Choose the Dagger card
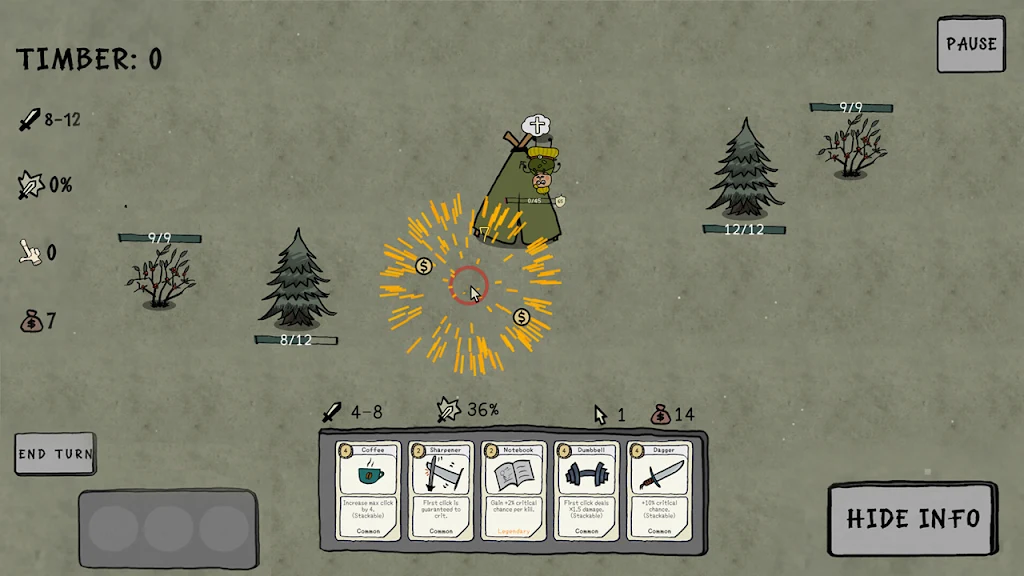This screenshot has width=1024, height=576. coord(660,490)
